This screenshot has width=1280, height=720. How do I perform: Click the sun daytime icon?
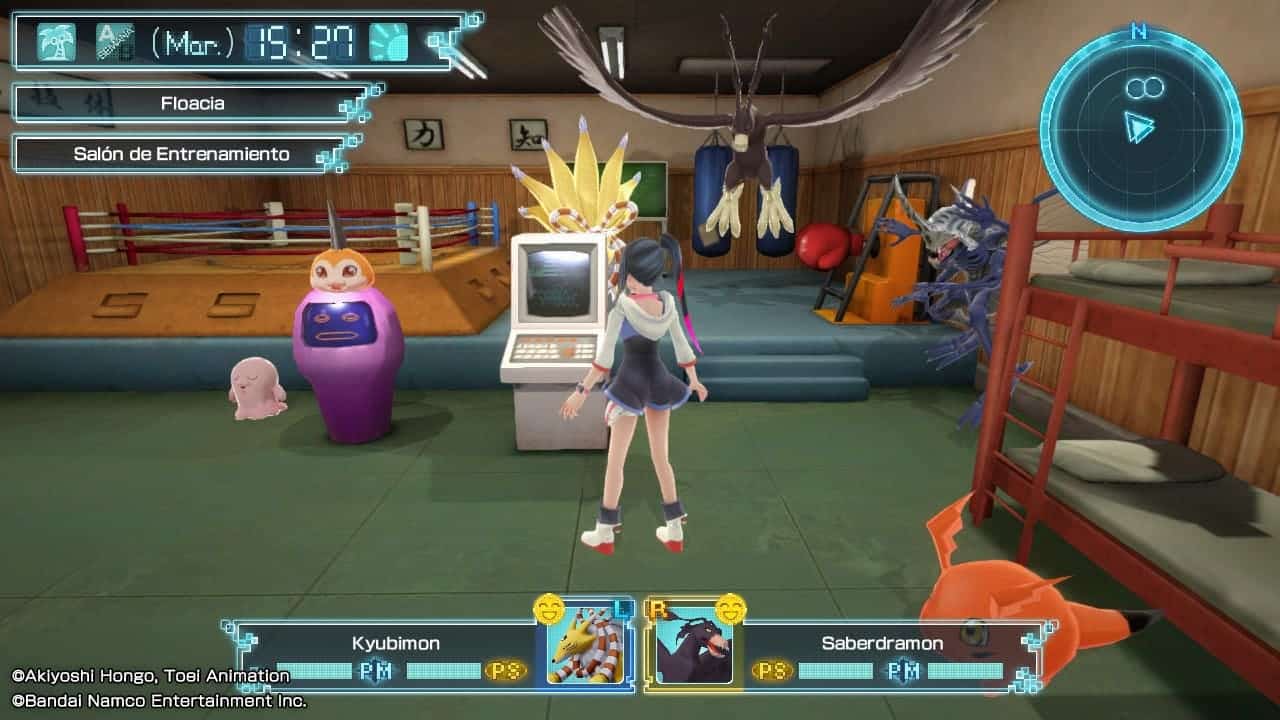(x=388, y=42)
